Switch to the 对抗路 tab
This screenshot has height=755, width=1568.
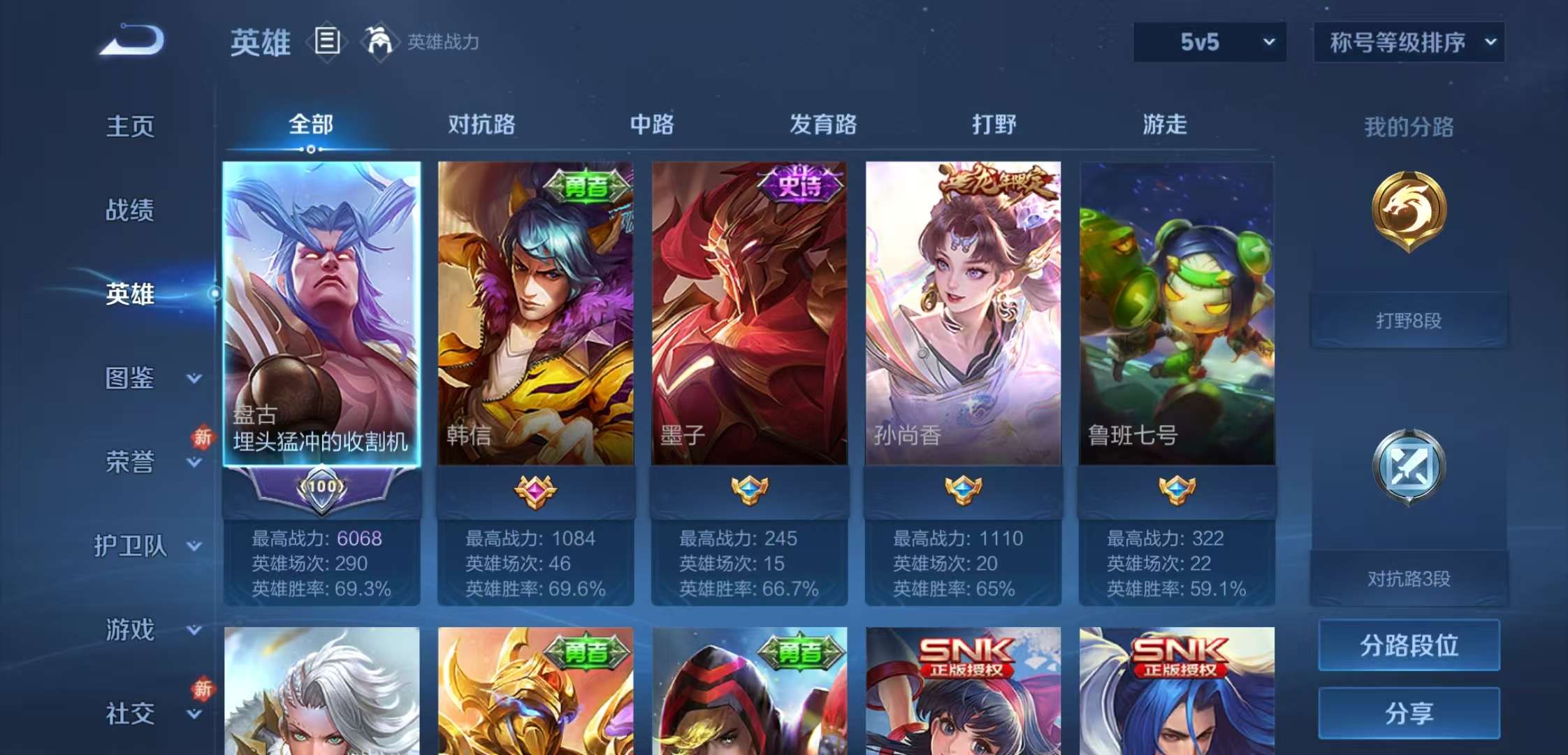coord(482,125)
